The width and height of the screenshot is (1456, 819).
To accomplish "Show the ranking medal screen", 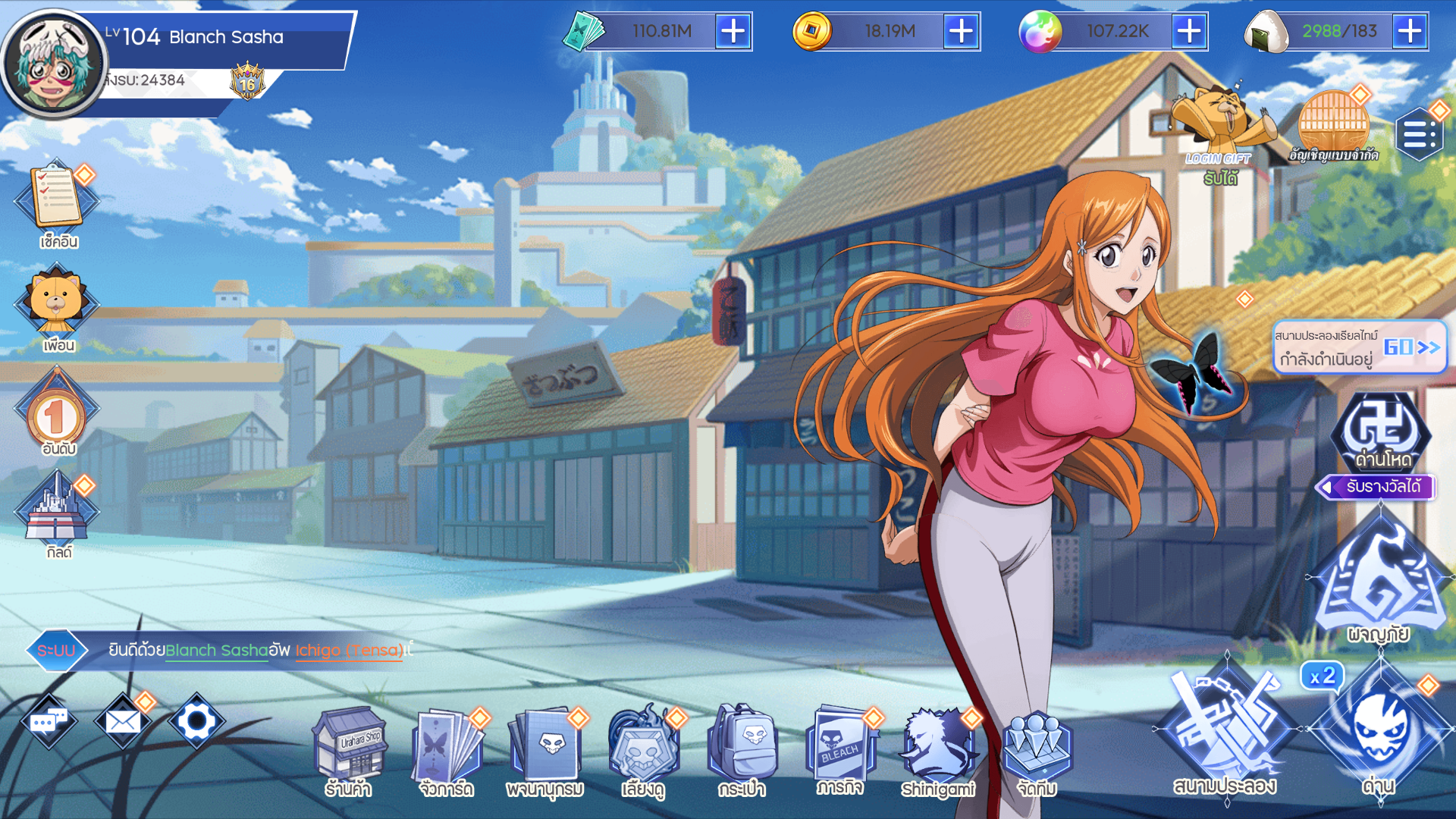I will (57, 413).
